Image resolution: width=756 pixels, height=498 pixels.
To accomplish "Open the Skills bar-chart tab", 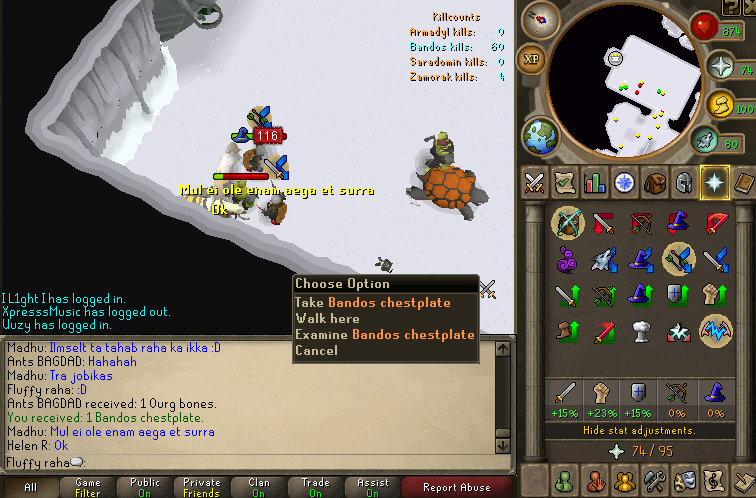I will [x=595, y=182].
